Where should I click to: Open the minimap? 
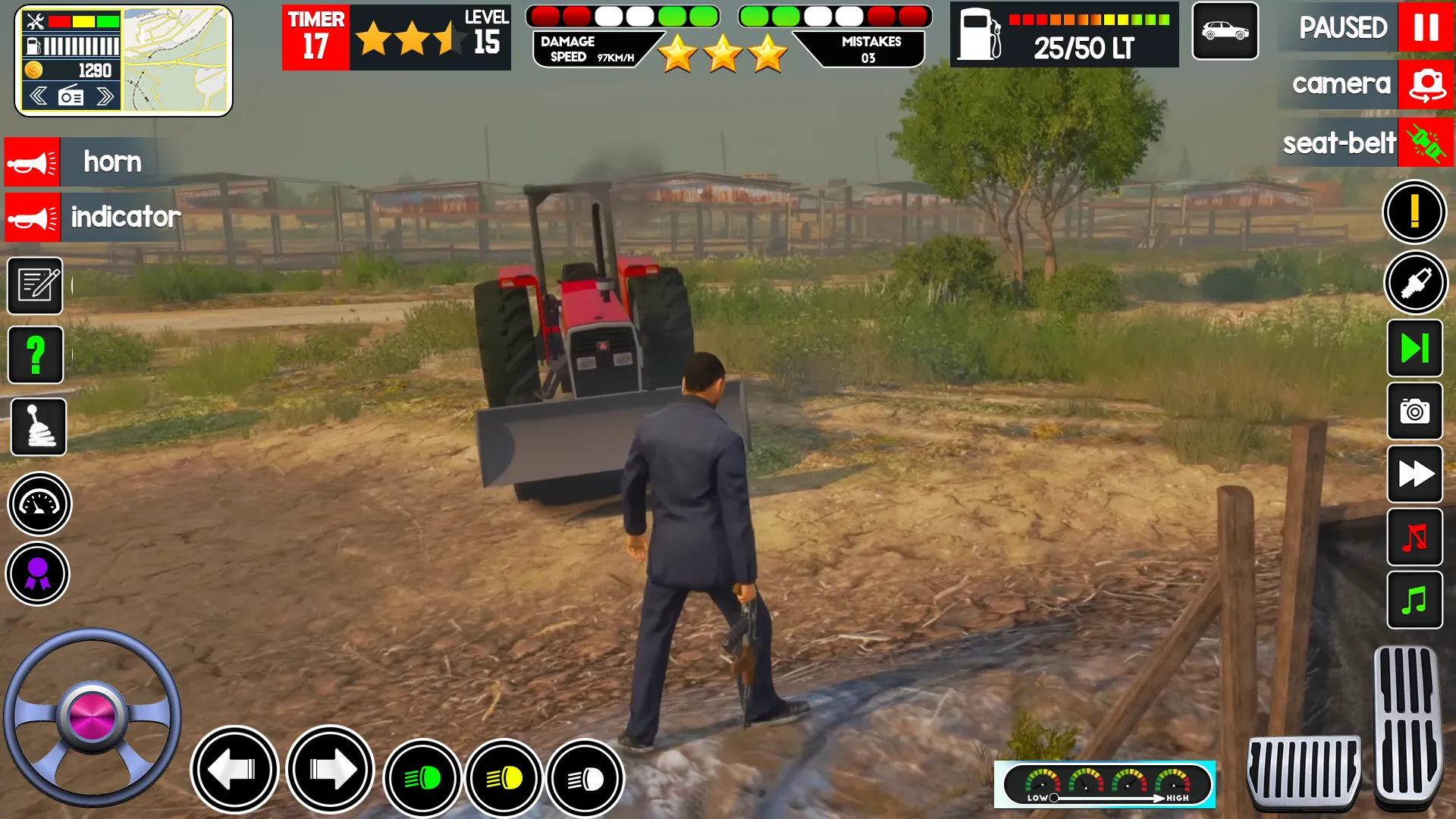pyautogui.click(x=175, y=61)
